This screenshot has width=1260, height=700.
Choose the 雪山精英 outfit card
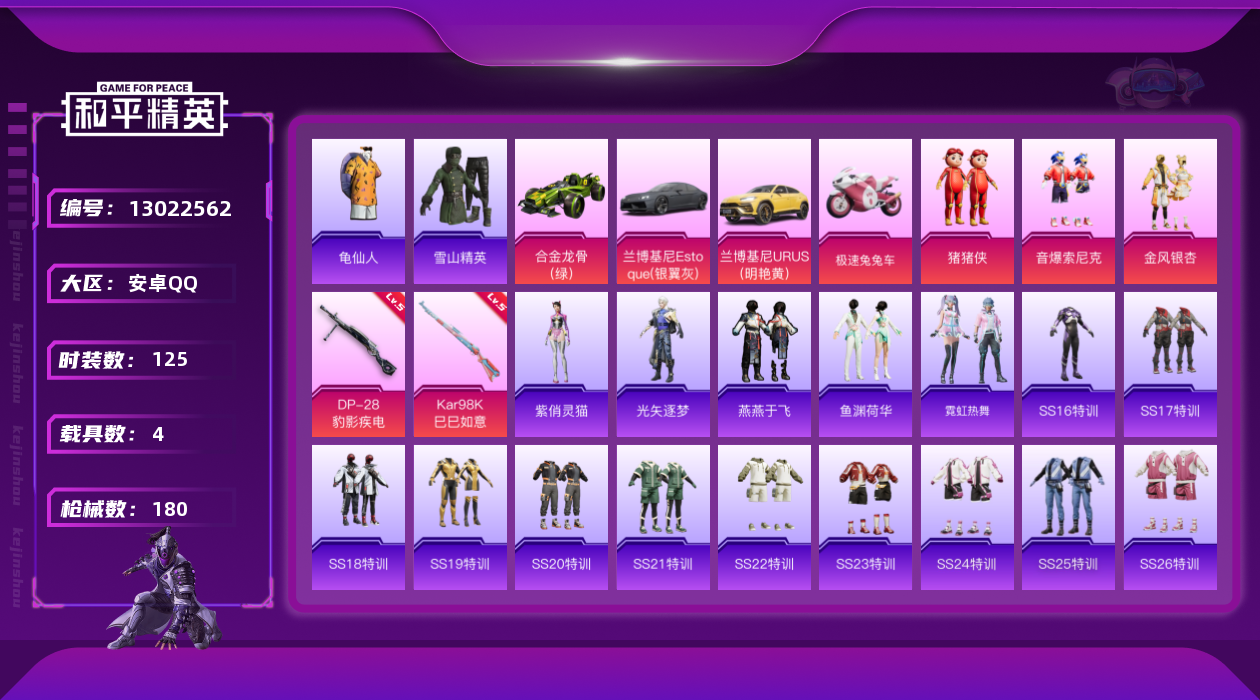click(460, 210)
